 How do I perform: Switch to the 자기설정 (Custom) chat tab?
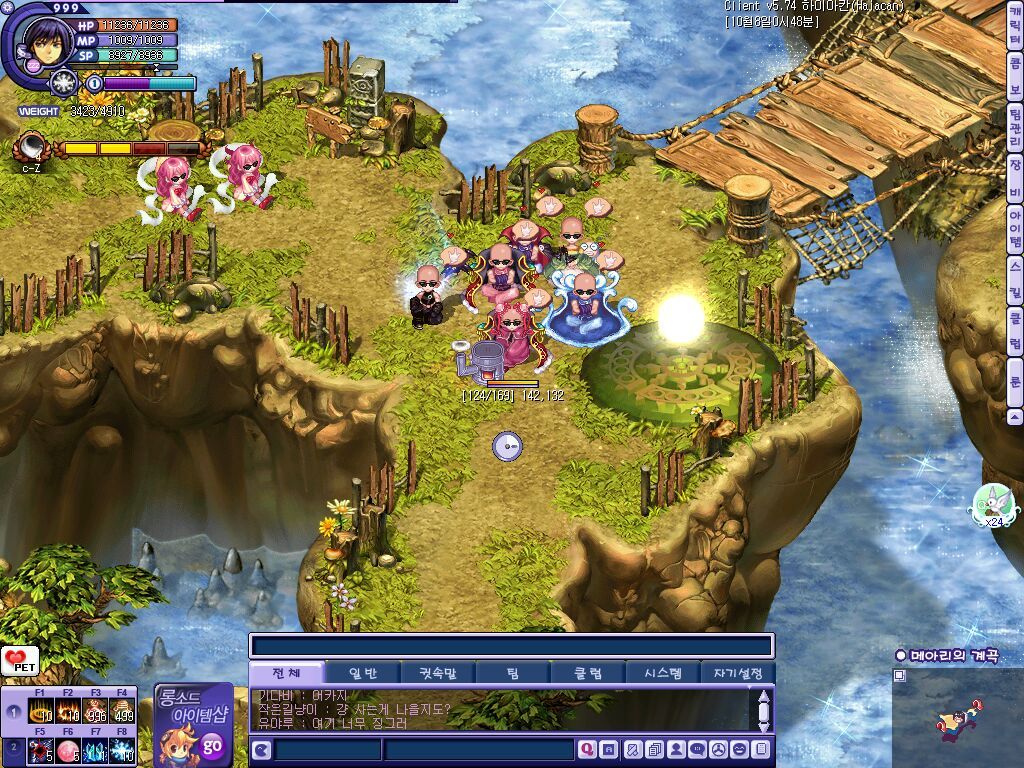tap(737, 673)
